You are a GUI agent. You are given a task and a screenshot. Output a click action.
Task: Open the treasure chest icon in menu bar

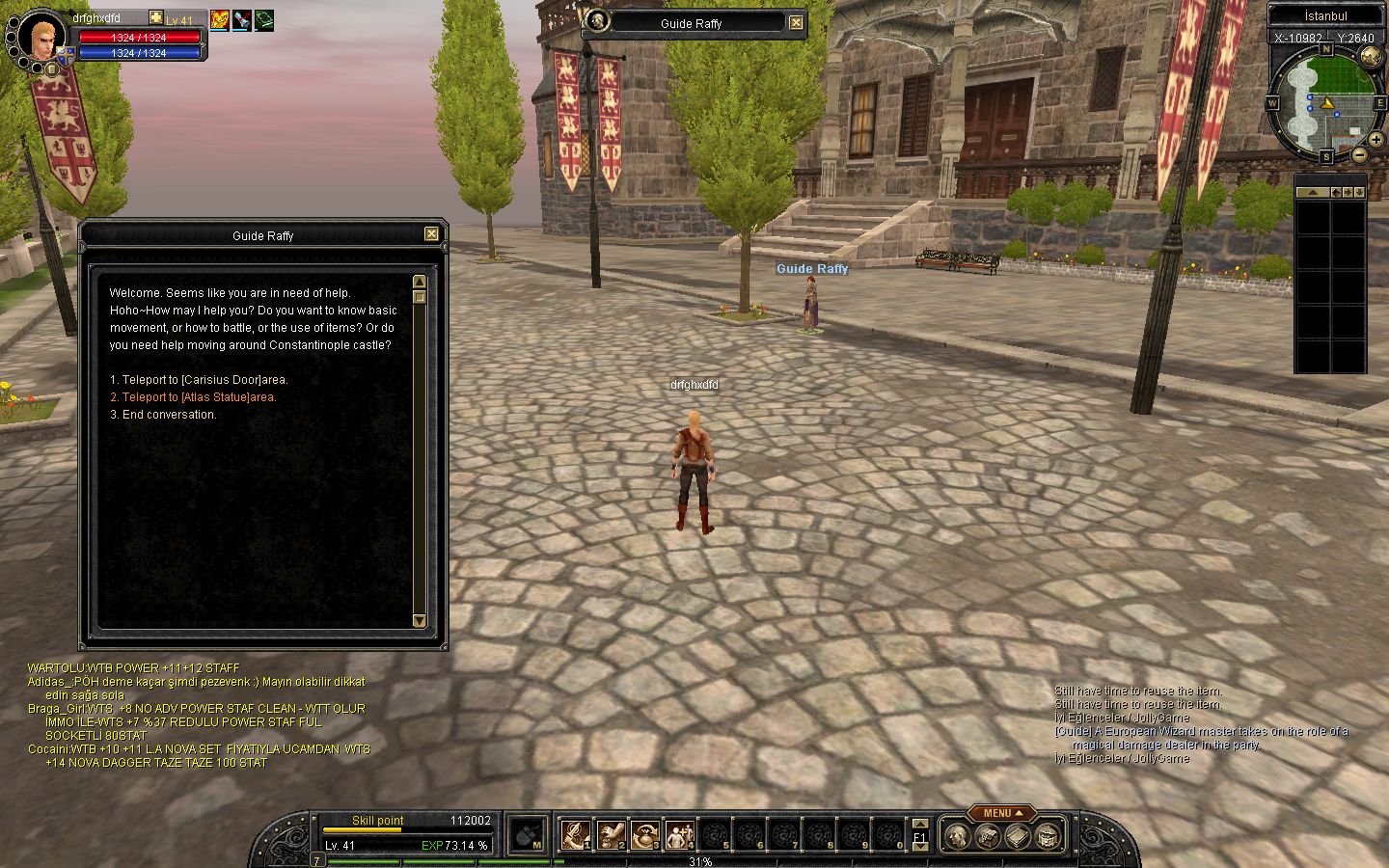click(987, 836)
